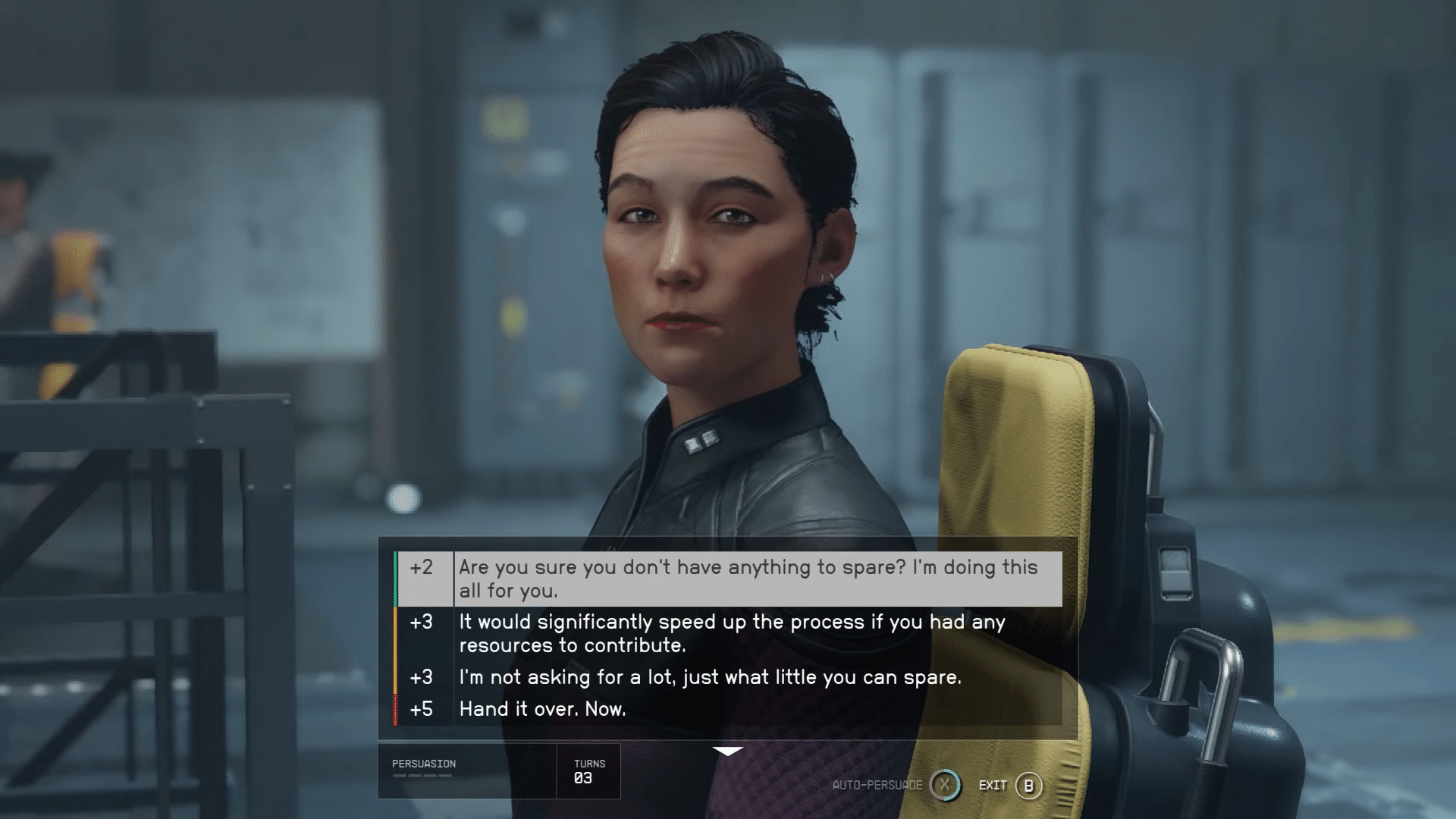Image resolution: width=1456 pixels, height=819 pixels.
Task: Exit the persuasion dialogue
Action: (1028, 786)
